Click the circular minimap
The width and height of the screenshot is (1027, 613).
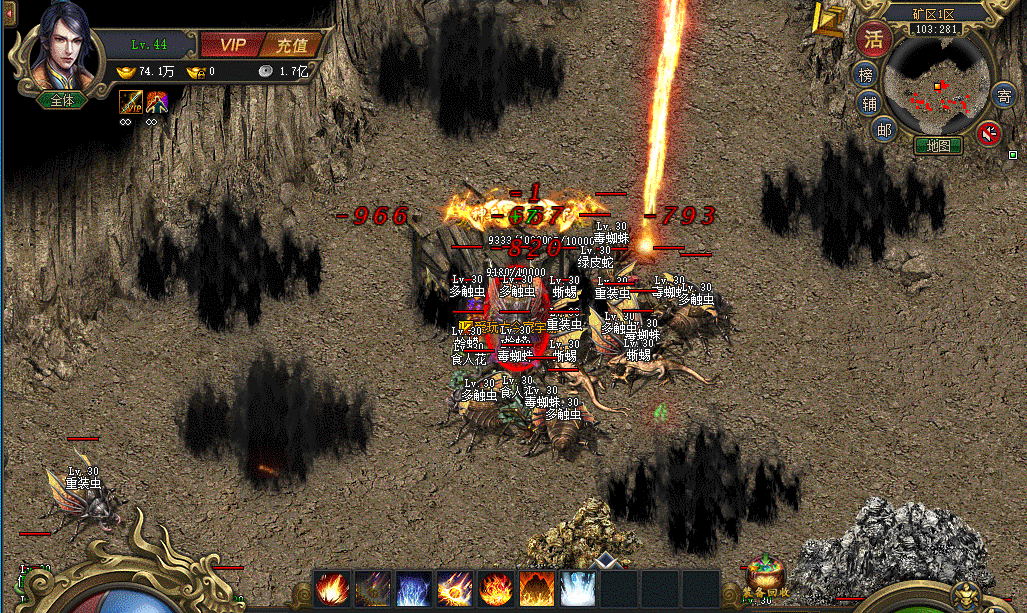point(938,88)
